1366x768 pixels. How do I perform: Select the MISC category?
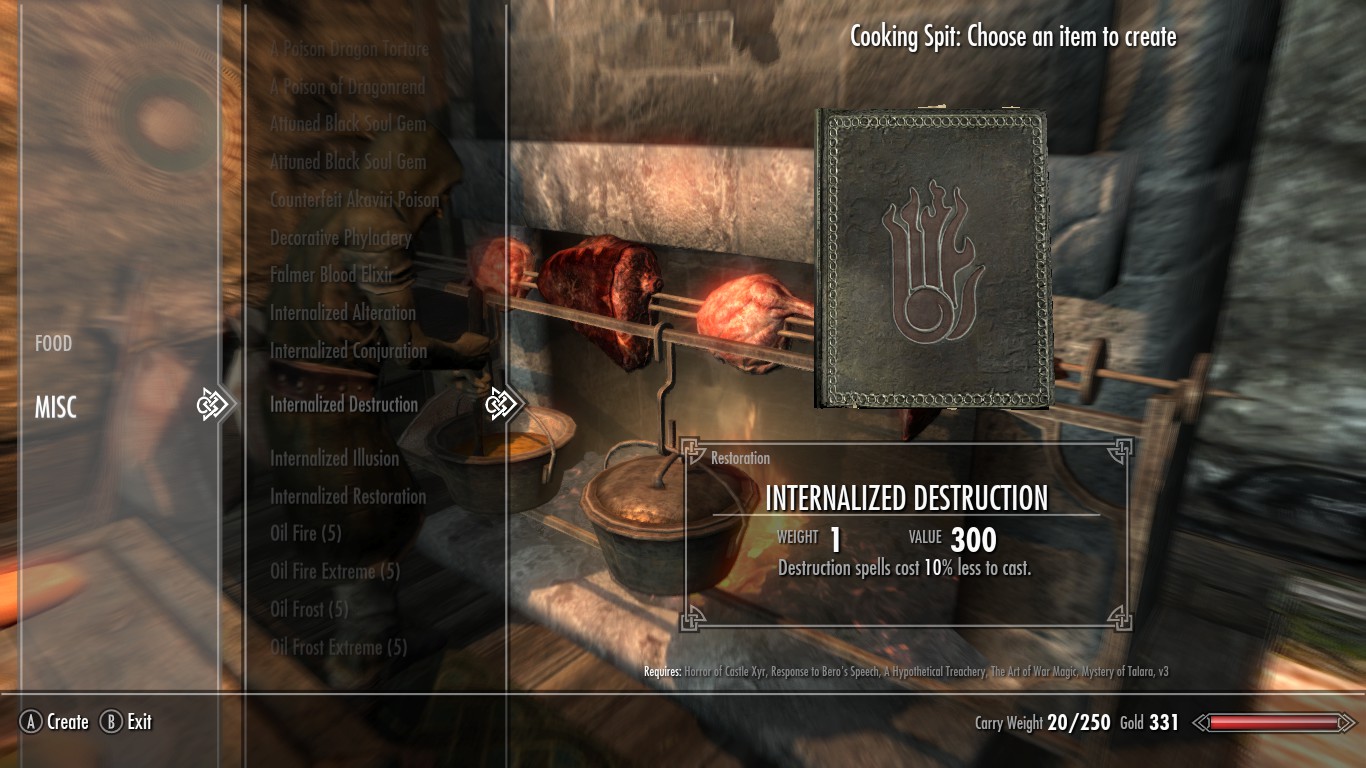(x=56, y=408)
